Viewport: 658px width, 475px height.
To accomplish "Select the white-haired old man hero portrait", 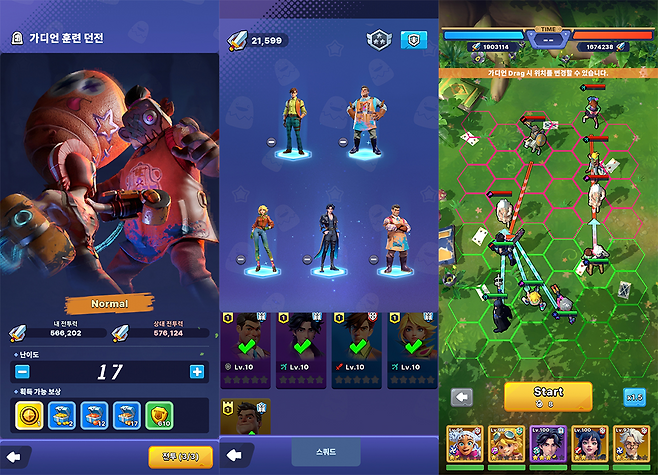I will (x=630, y=446).
